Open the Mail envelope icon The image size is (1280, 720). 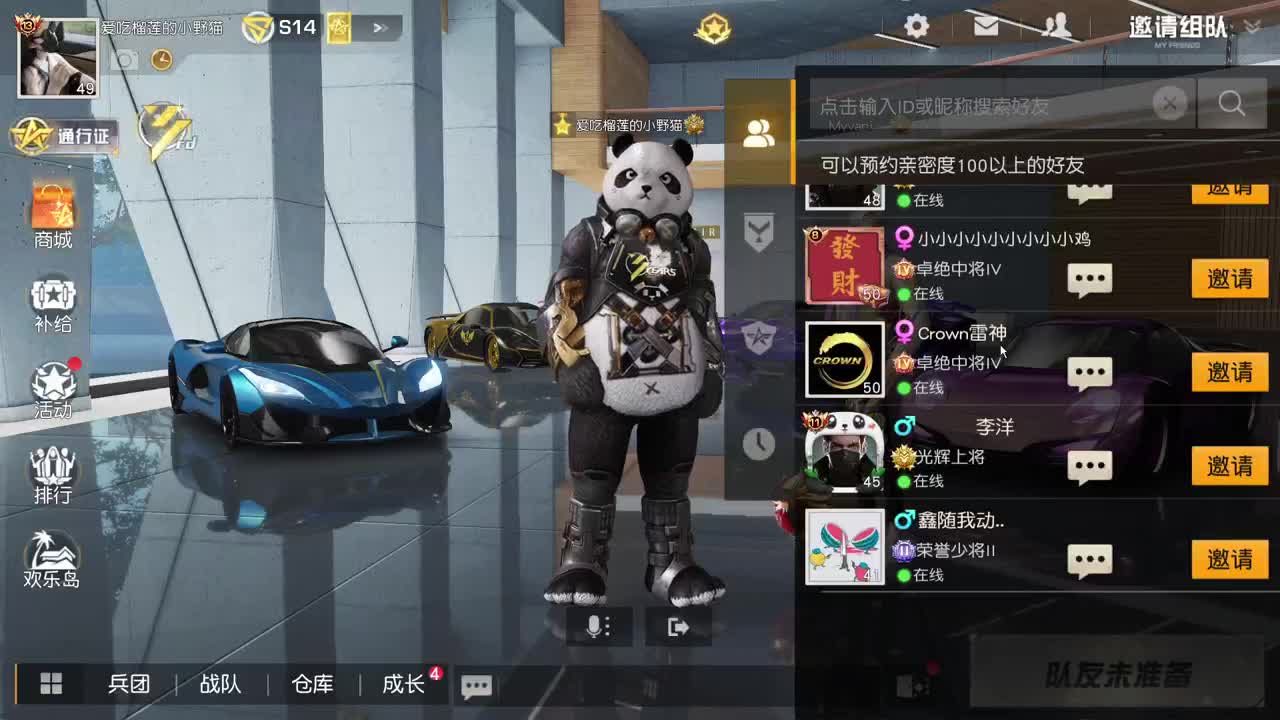(x=986, y=27)
